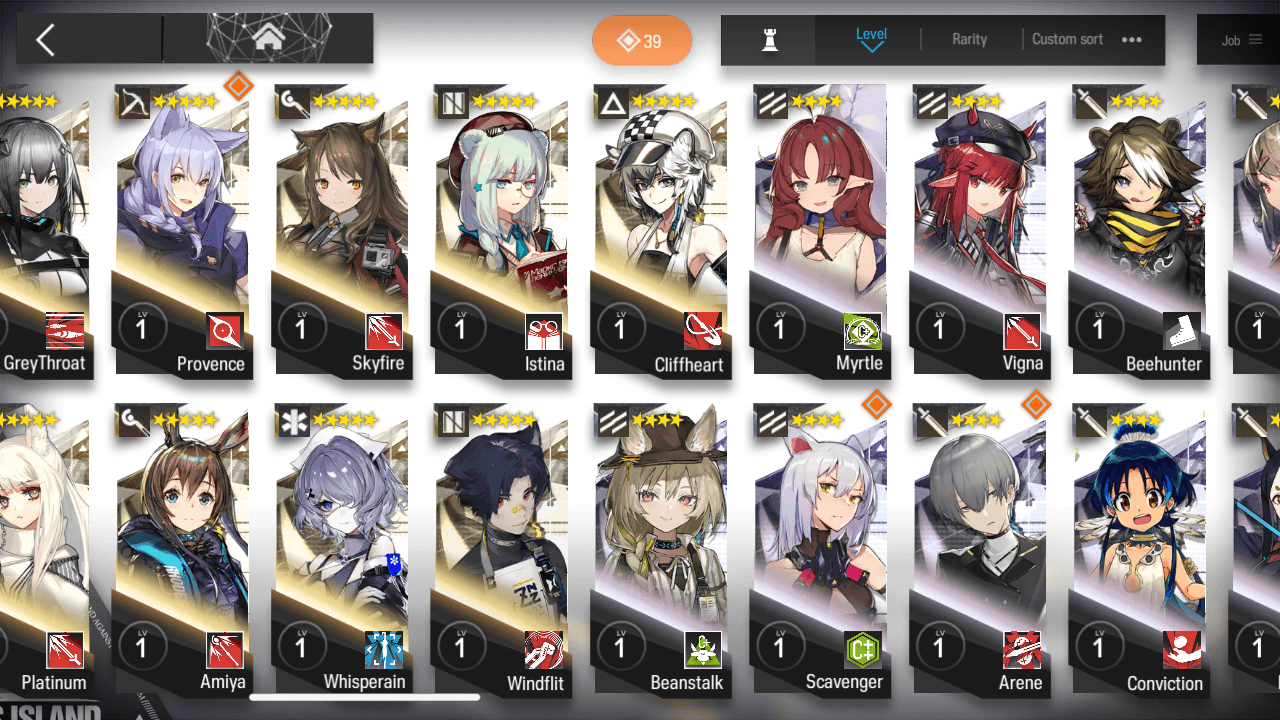Open Amiya's operator card
Viewport: 1280px width, 720px height.
(182, 550)
